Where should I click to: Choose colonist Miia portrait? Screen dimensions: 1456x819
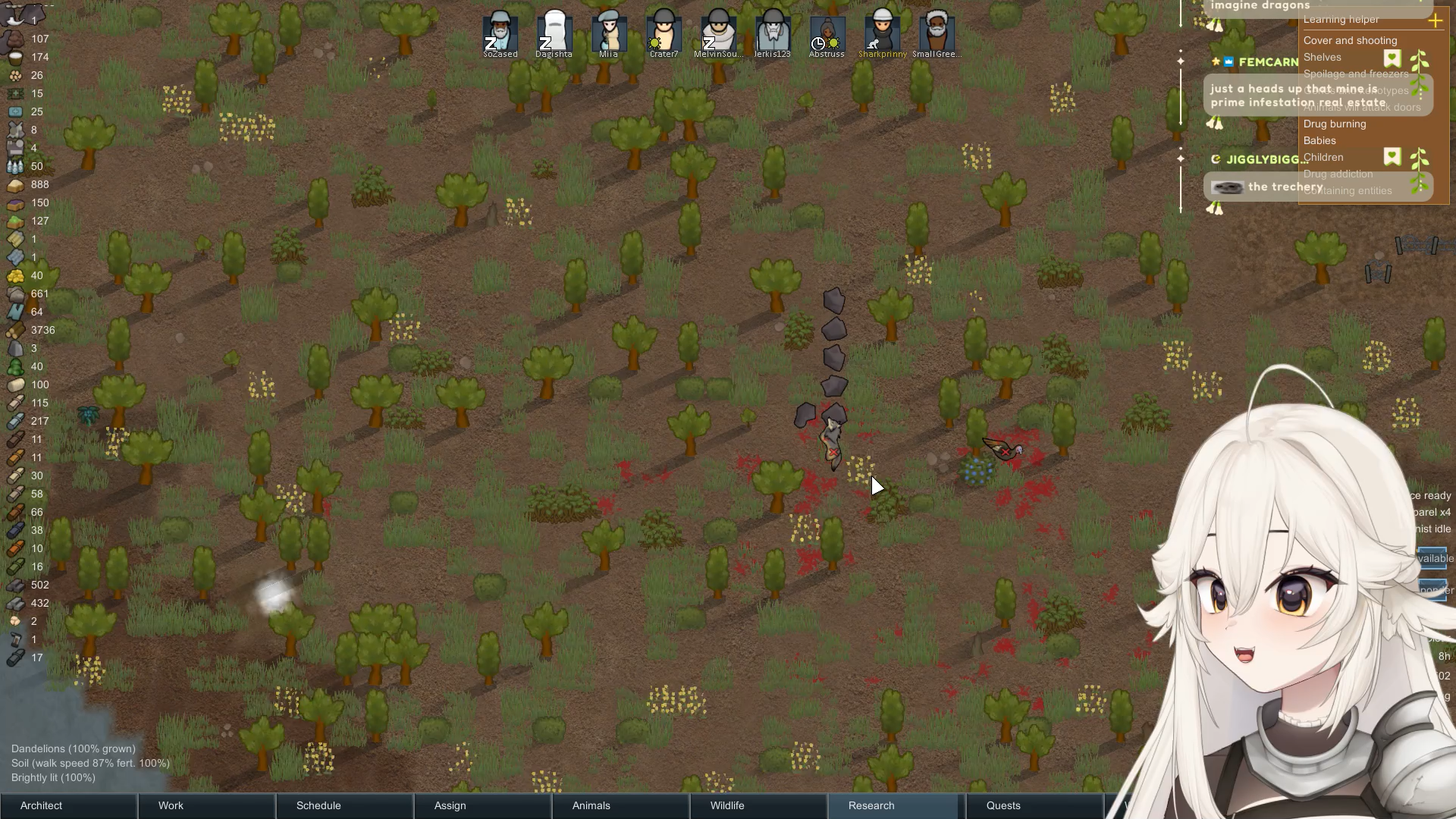coord(609,33)
